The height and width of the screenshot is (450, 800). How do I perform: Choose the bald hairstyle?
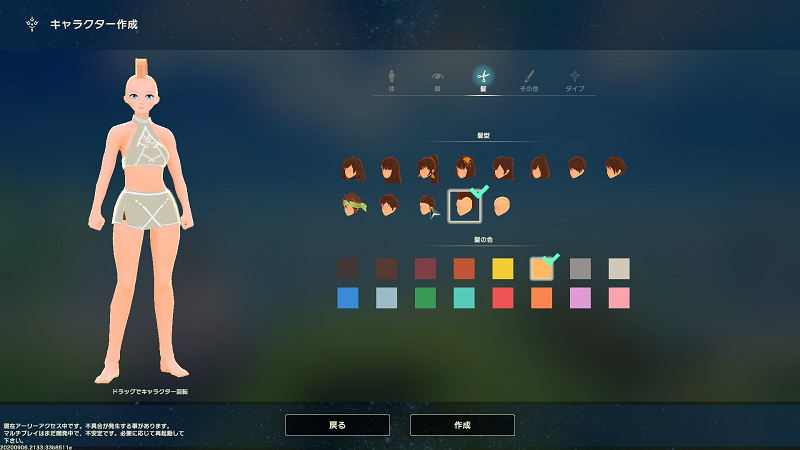click(x=502, y=206)
